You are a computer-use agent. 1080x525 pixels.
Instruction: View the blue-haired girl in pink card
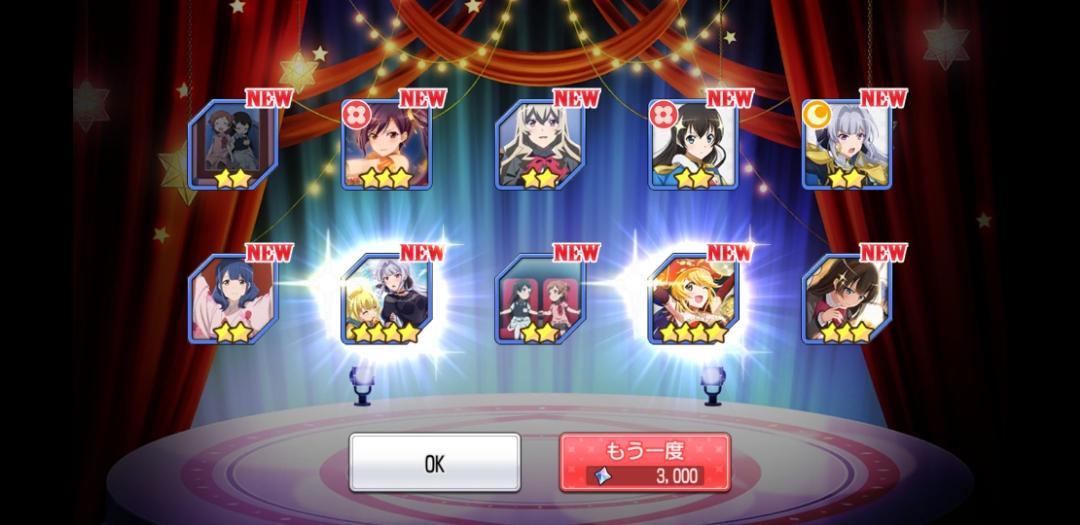tap(233, 300)
